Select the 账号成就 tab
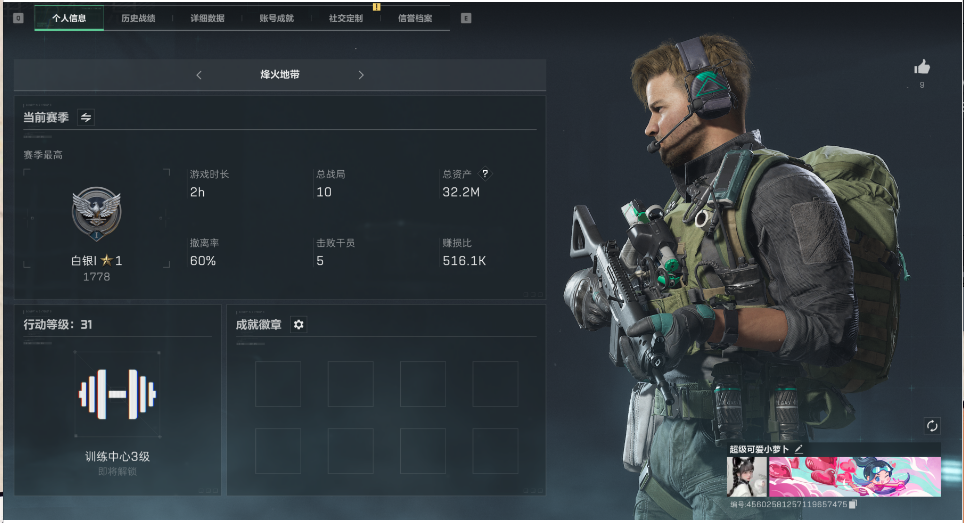 (x=276, y=18)
